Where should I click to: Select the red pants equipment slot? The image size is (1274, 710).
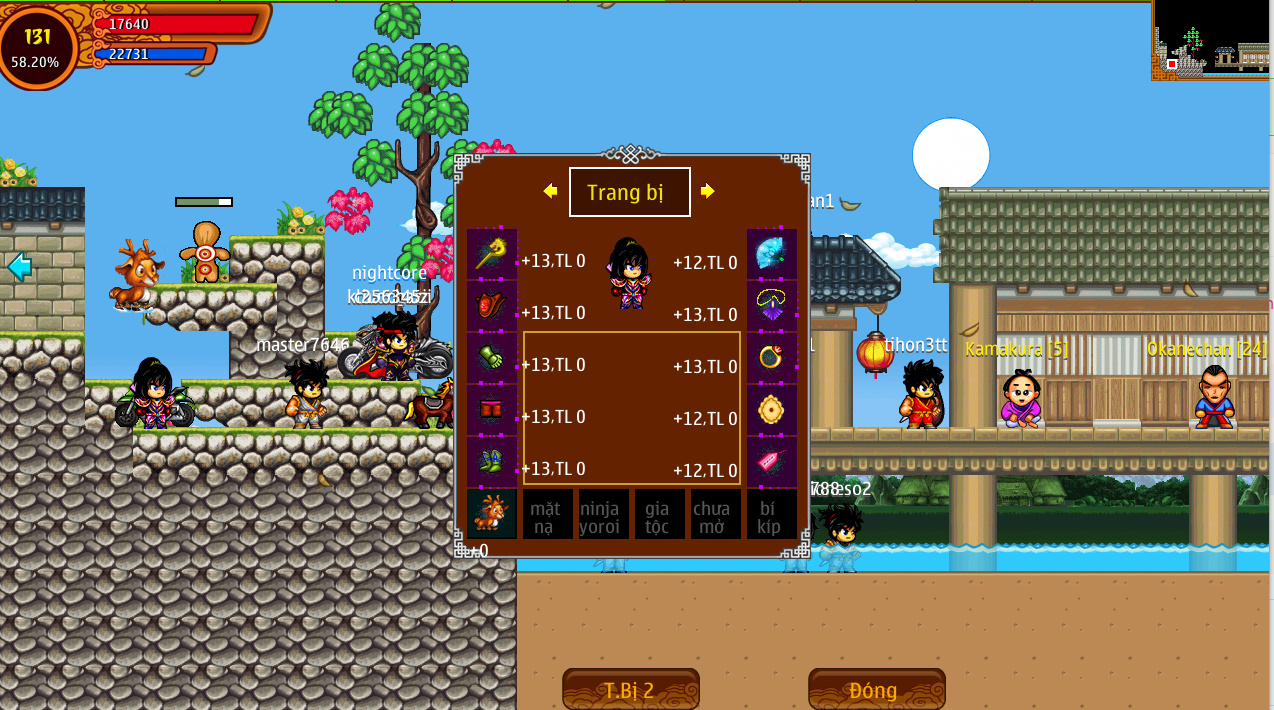[492, 410]
